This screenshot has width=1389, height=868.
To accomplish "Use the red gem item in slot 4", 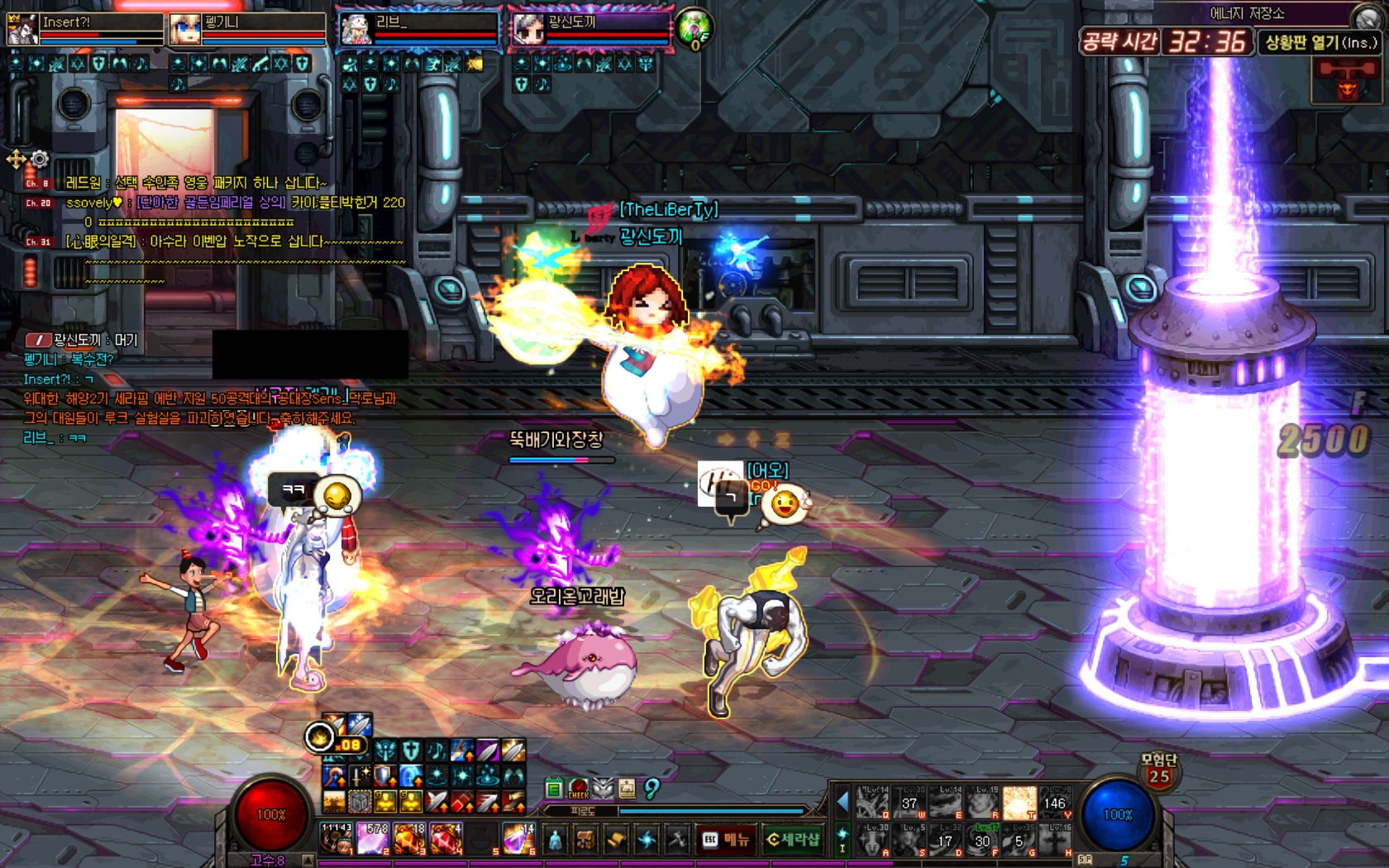I will tap(446, 838).
